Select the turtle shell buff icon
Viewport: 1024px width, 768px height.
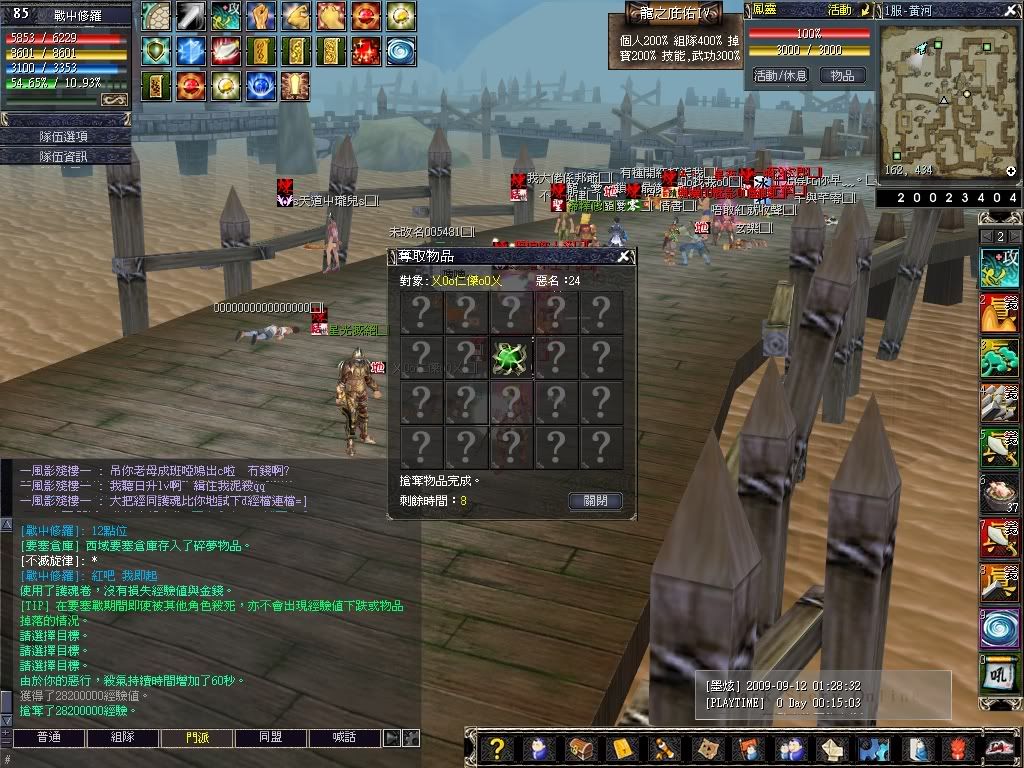pyautogui.click(x=155, y=17)
